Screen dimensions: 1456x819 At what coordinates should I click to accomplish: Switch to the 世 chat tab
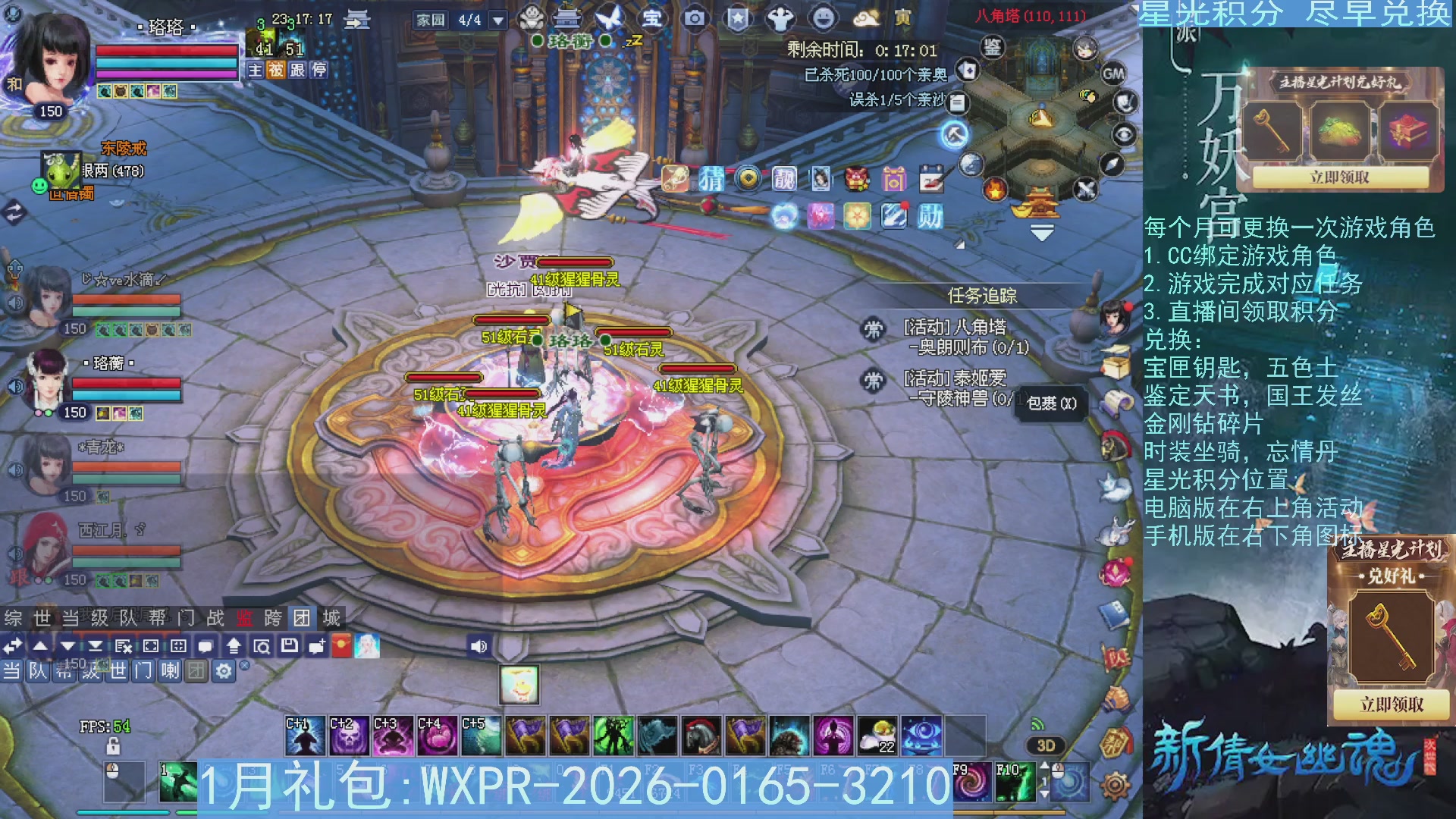click(x=43, y=618)
